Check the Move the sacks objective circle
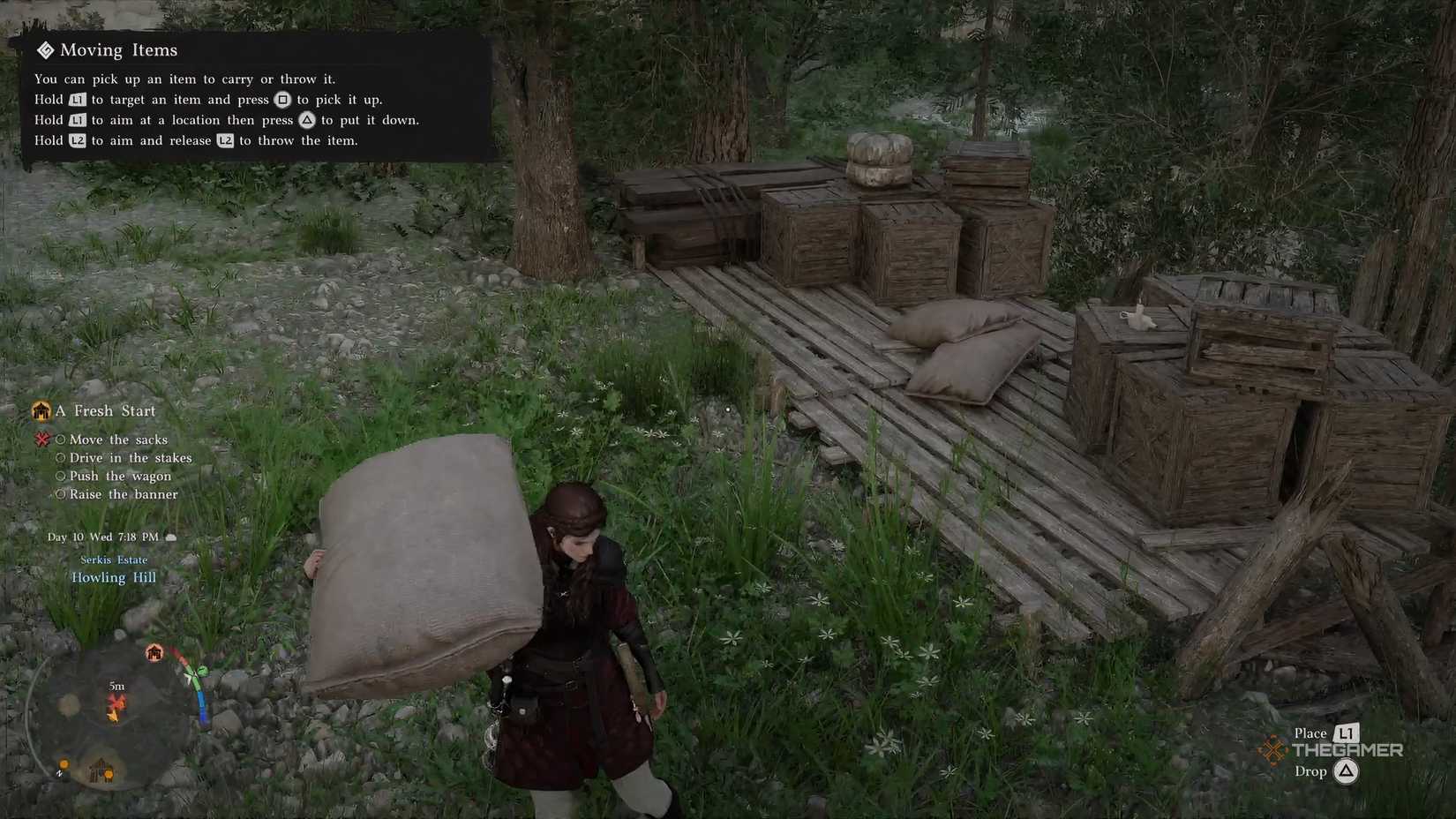The image size is (1456, 819). pyautogui.click(x=60, y=439)
